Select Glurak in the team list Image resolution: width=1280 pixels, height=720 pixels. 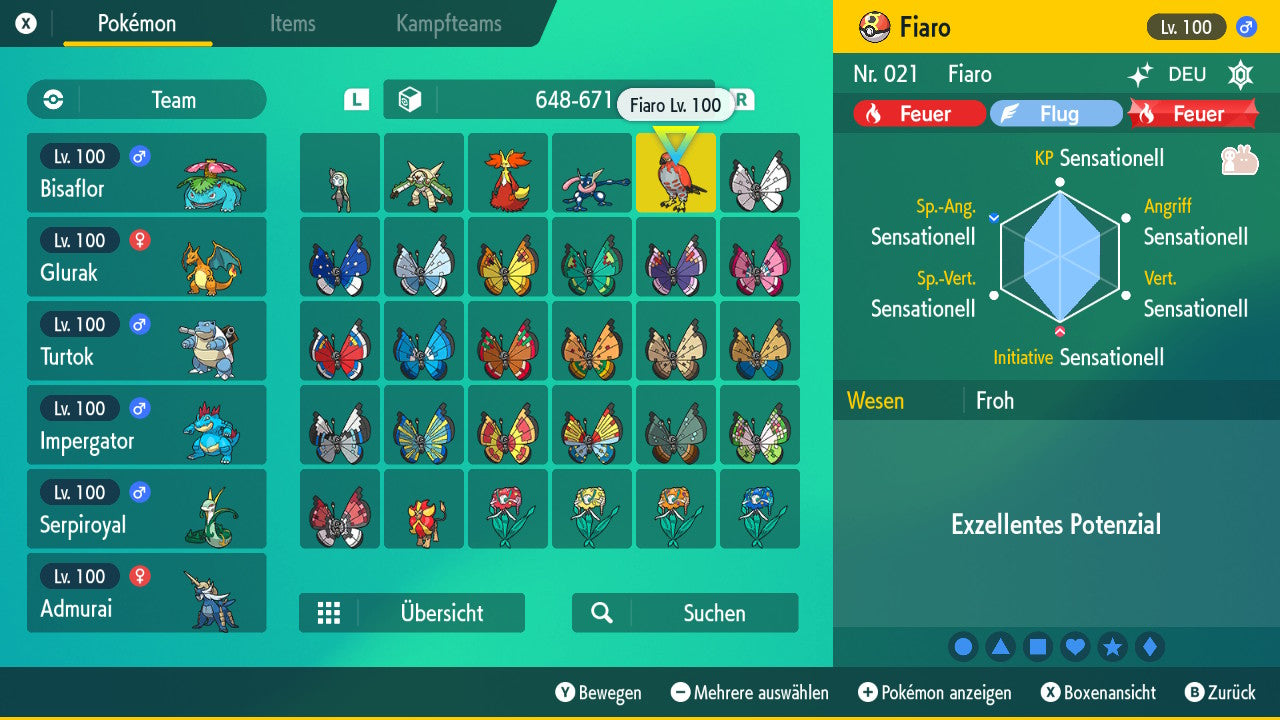(x=146, y=257)
